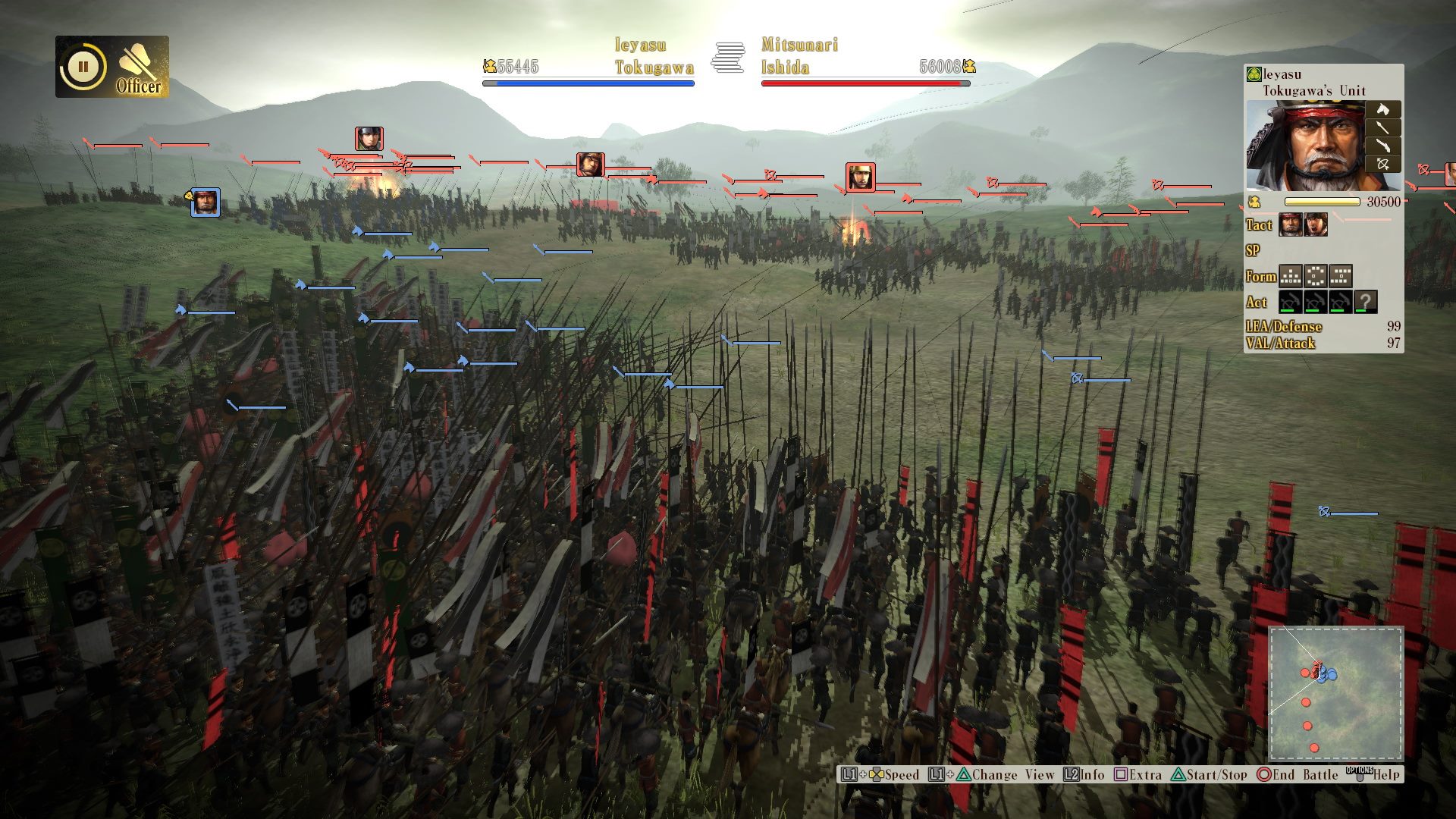Pick the rectangular block formation icon
Image resolution: width=1456 pixels, height=819 pixels.
[1341, 275]
